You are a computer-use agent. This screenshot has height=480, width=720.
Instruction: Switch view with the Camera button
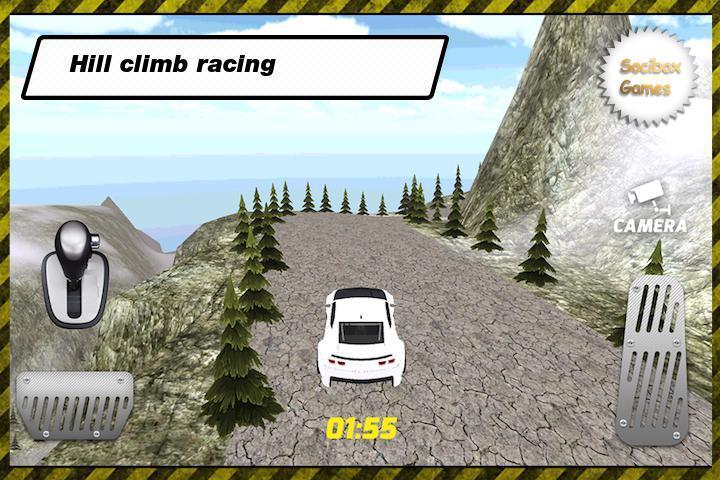tap(649, 210)
